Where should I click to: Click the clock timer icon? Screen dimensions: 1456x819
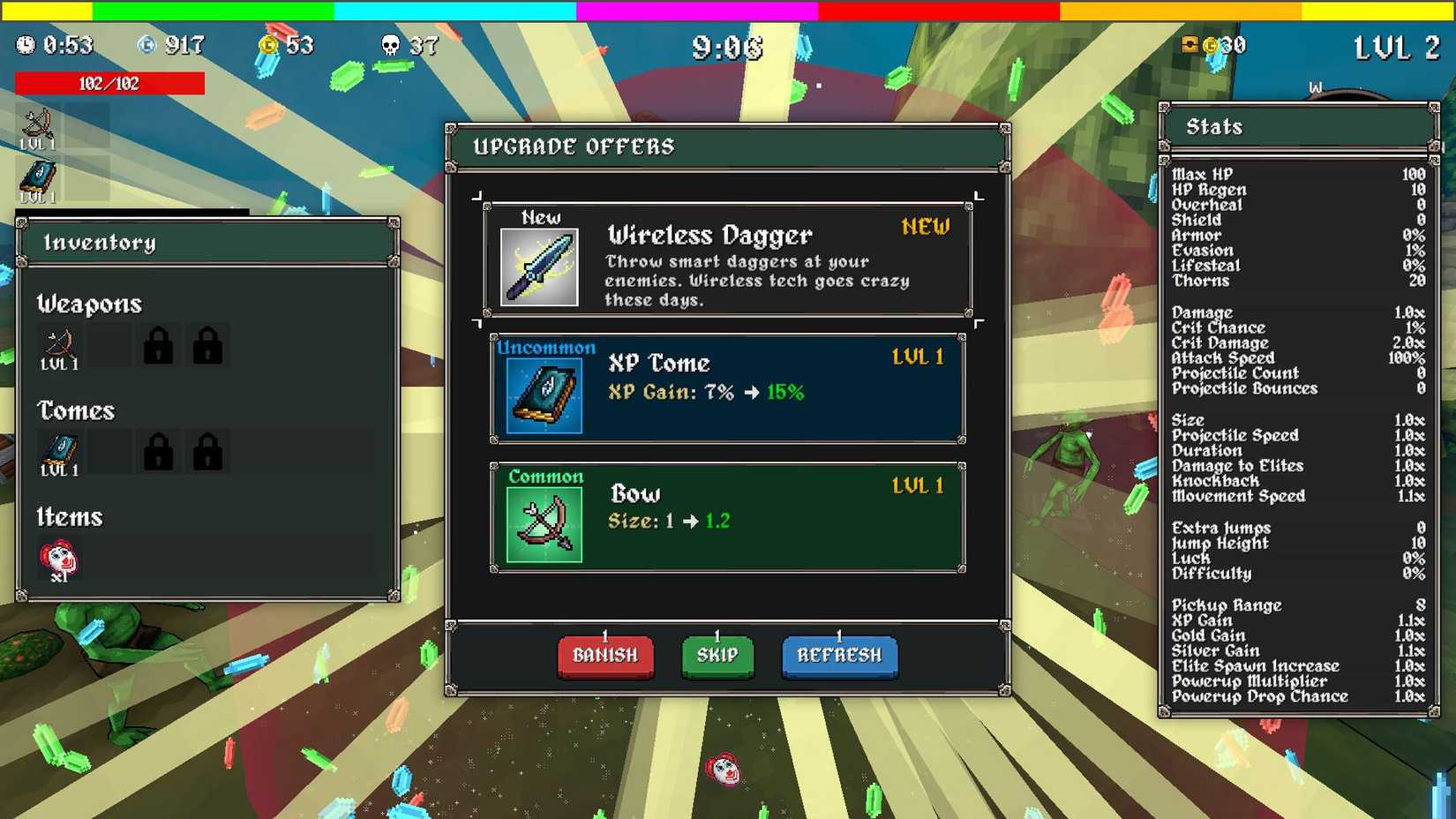[x=26, y=43]
